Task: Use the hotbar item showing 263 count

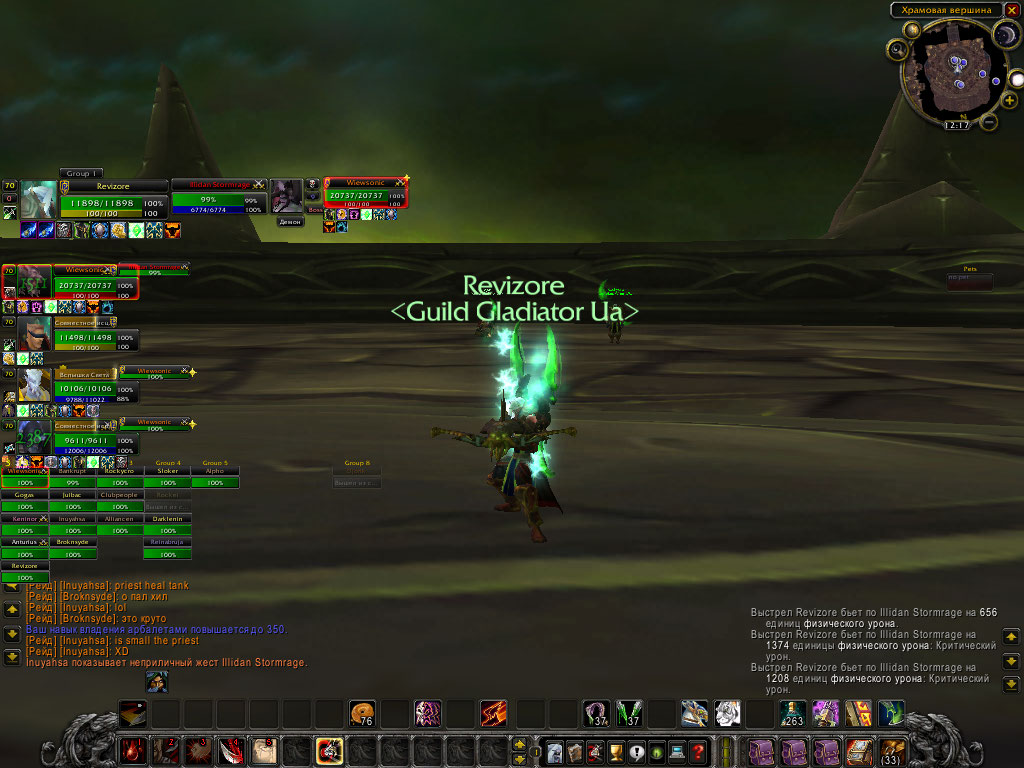Action: [793, 713]
